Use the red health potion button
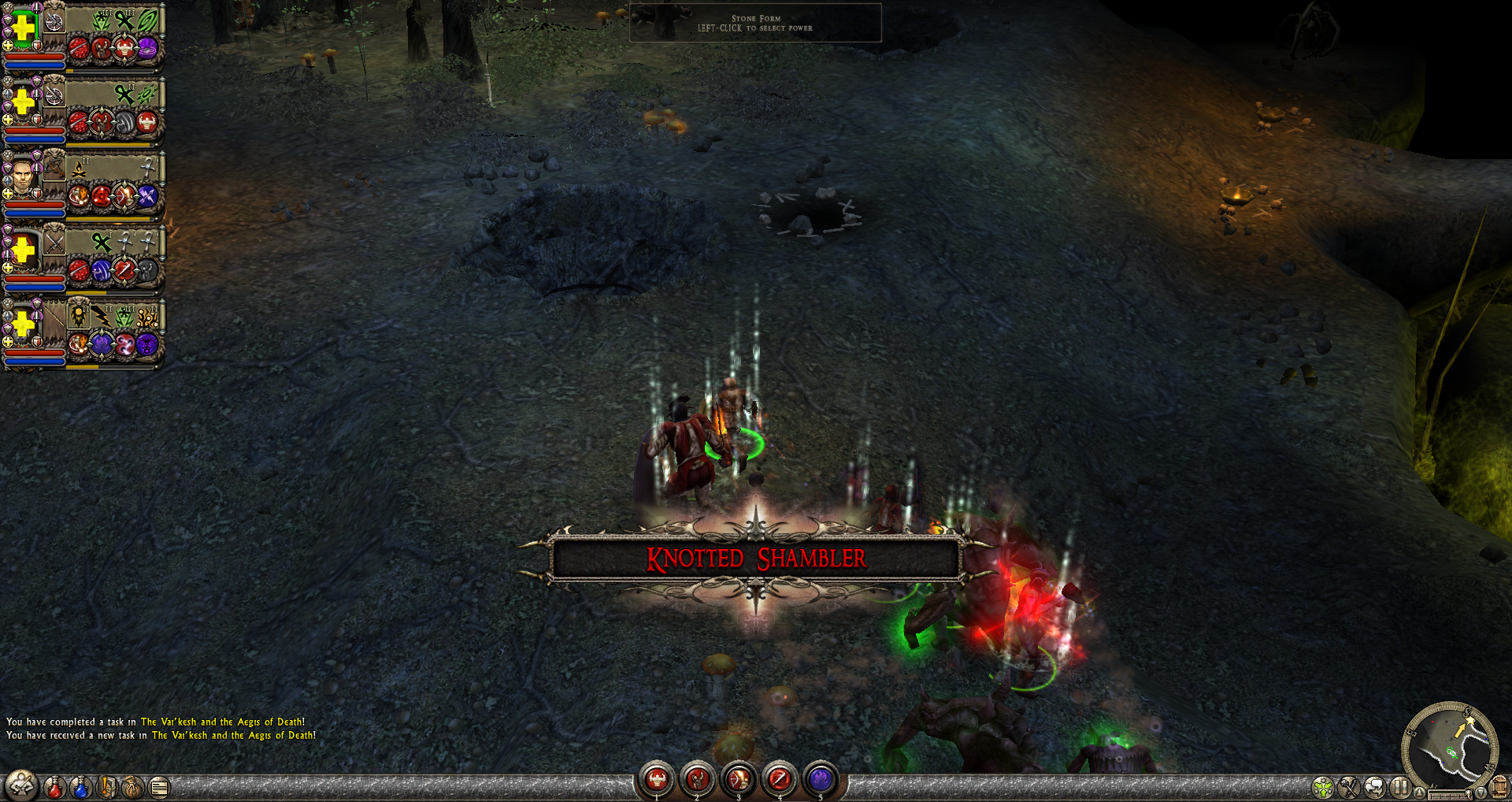 [x=54, y=786]
